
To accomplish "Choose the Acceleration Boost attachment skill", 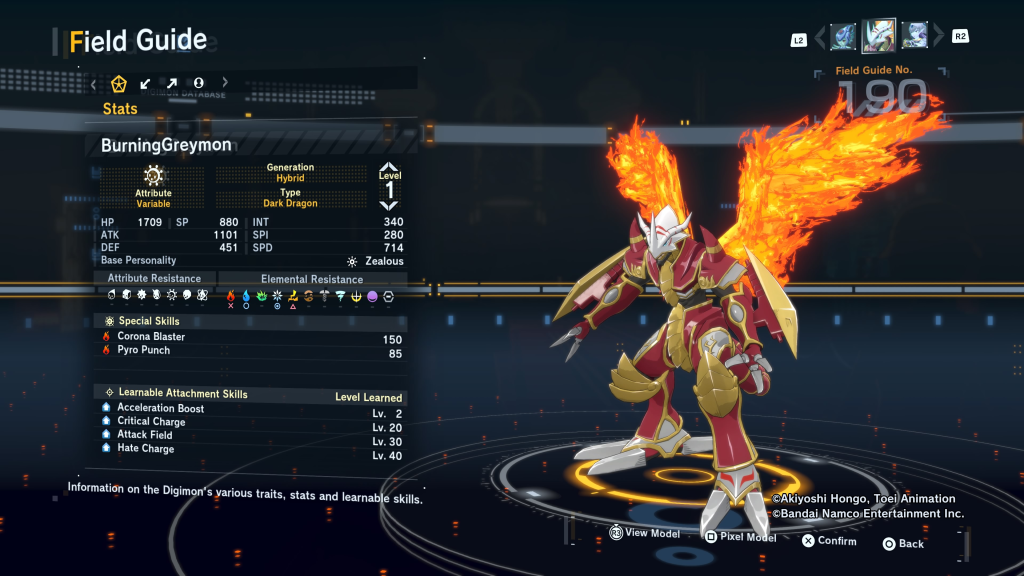I will click(x=160, y=408).
